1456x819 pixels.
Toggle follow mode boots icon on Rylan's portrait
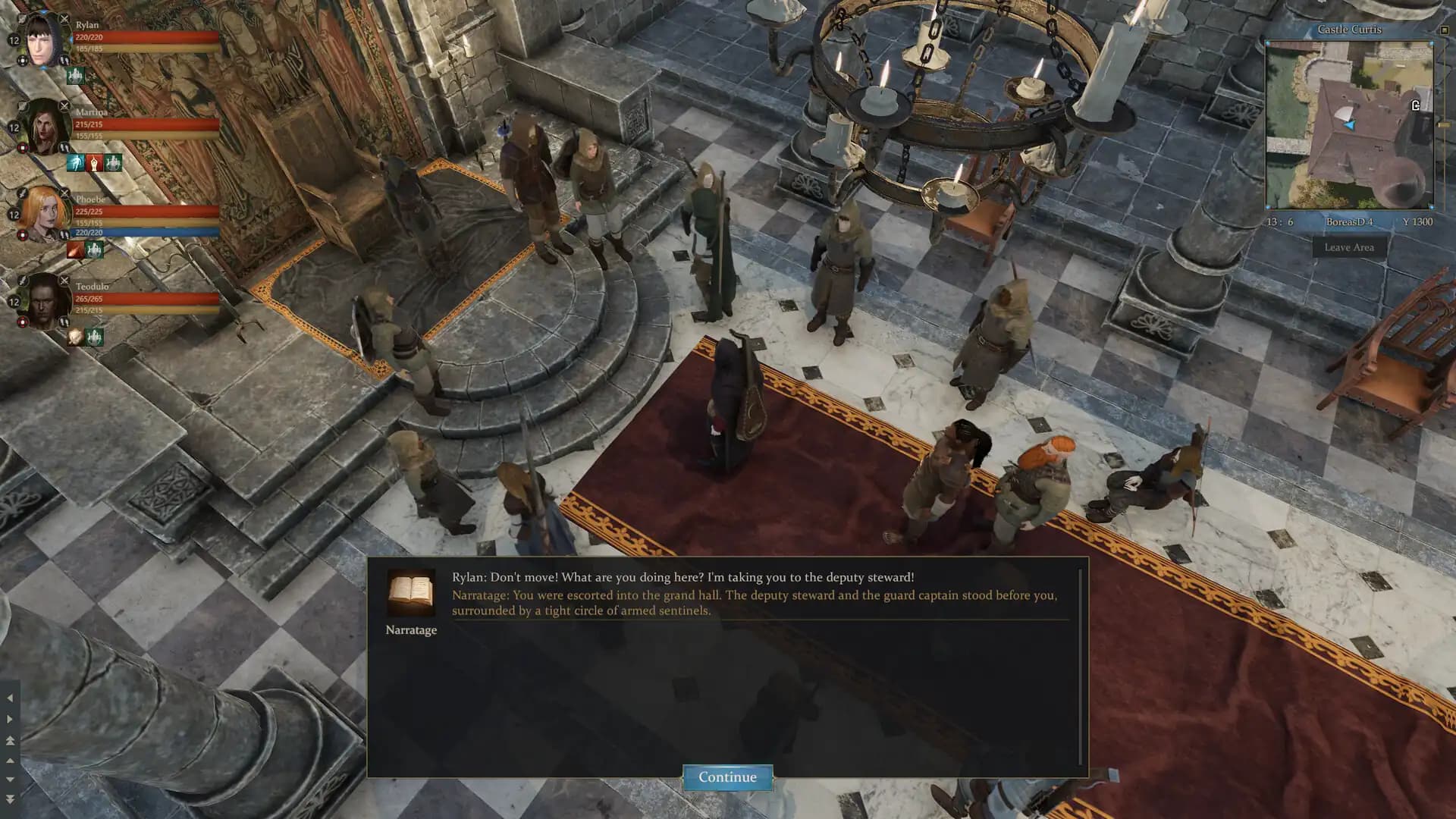coord(63,59)
